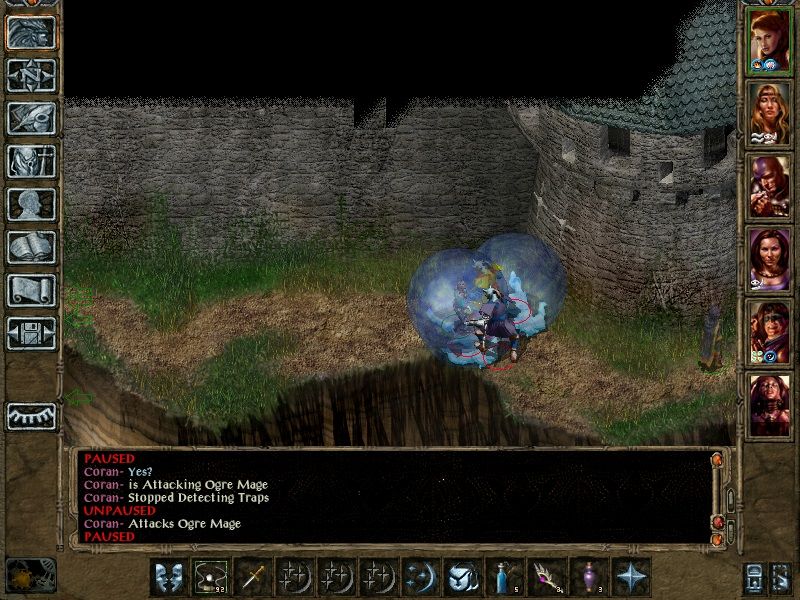Select the twin masks talk action
The height and width of the screenshot is (600, 800).
coord(170,577)
